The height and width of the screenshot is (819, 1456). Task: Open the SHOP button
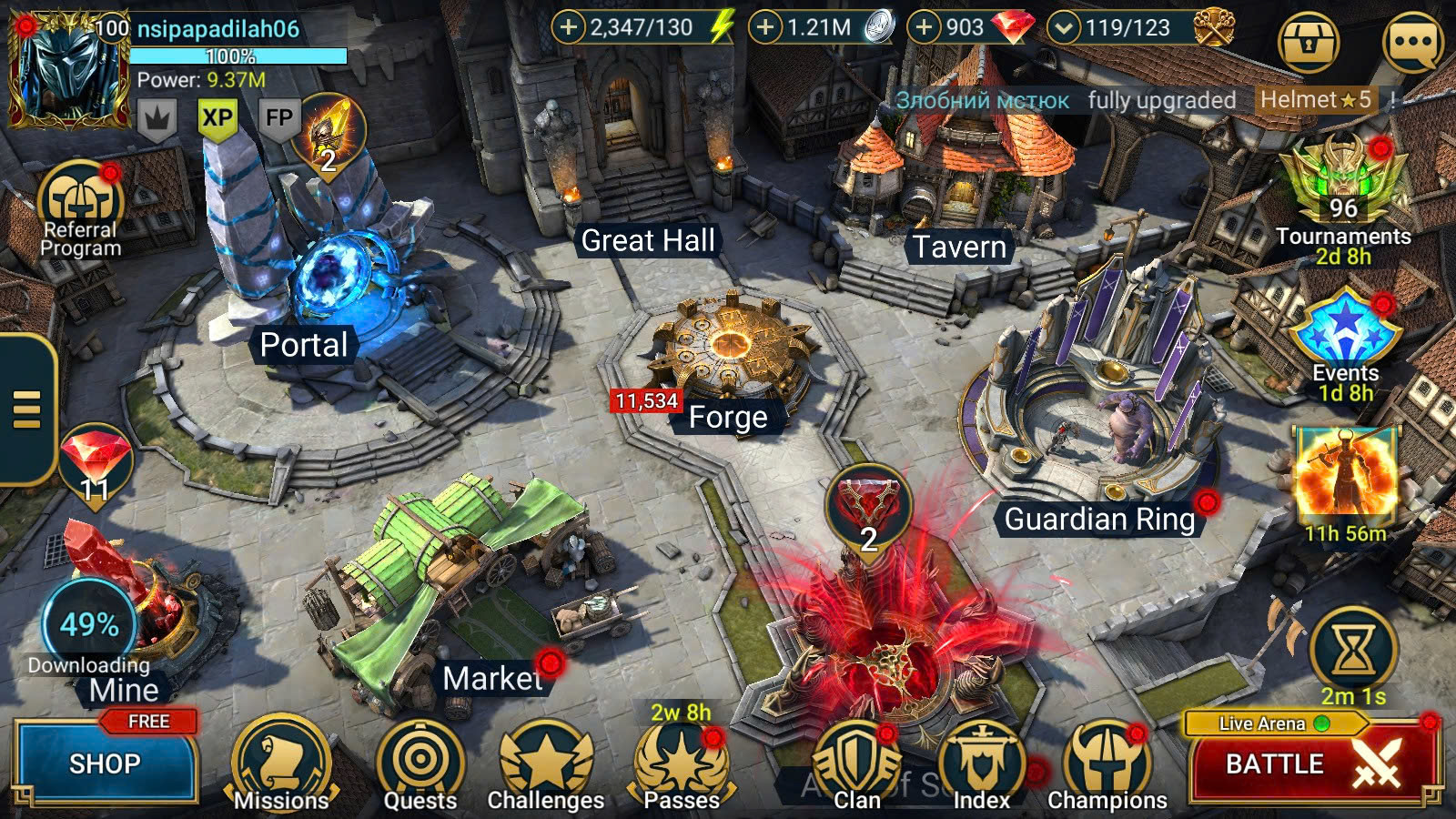[x=105, y=763]
